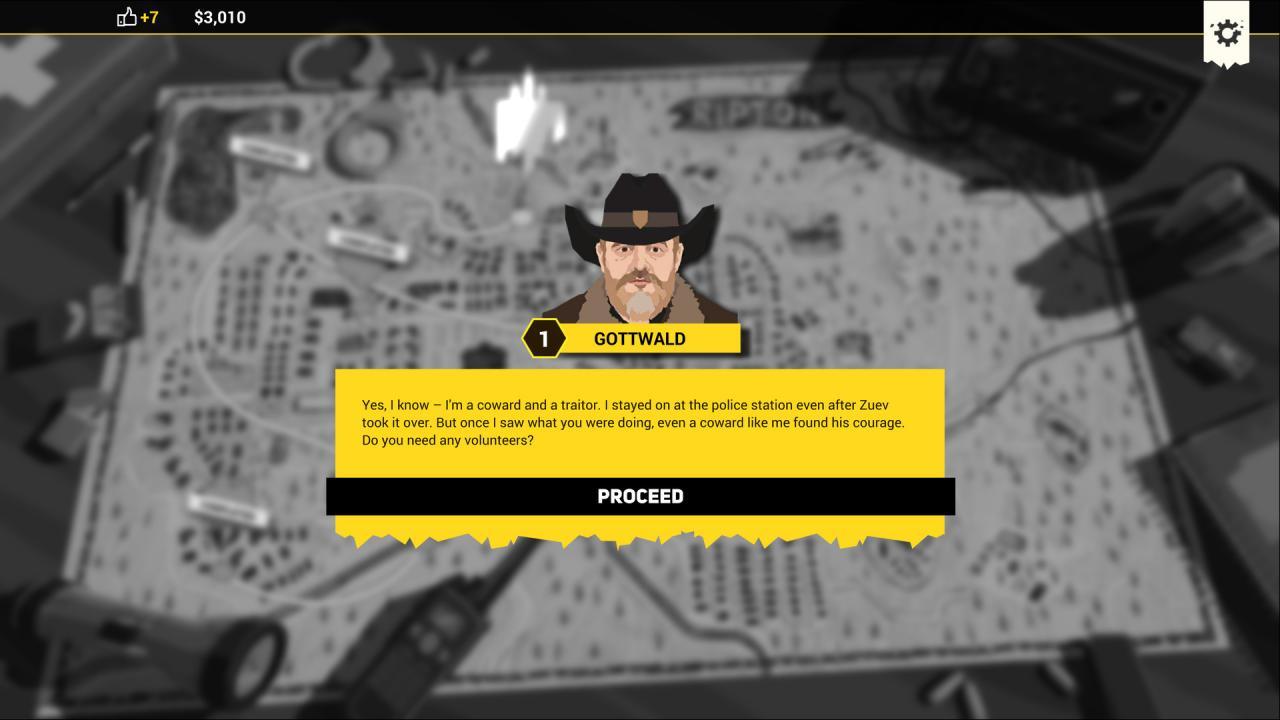
Task: Click the hexagonal "1" badge beside Gottwald's name
Action: pyautogui.click(x=542, y=338)
